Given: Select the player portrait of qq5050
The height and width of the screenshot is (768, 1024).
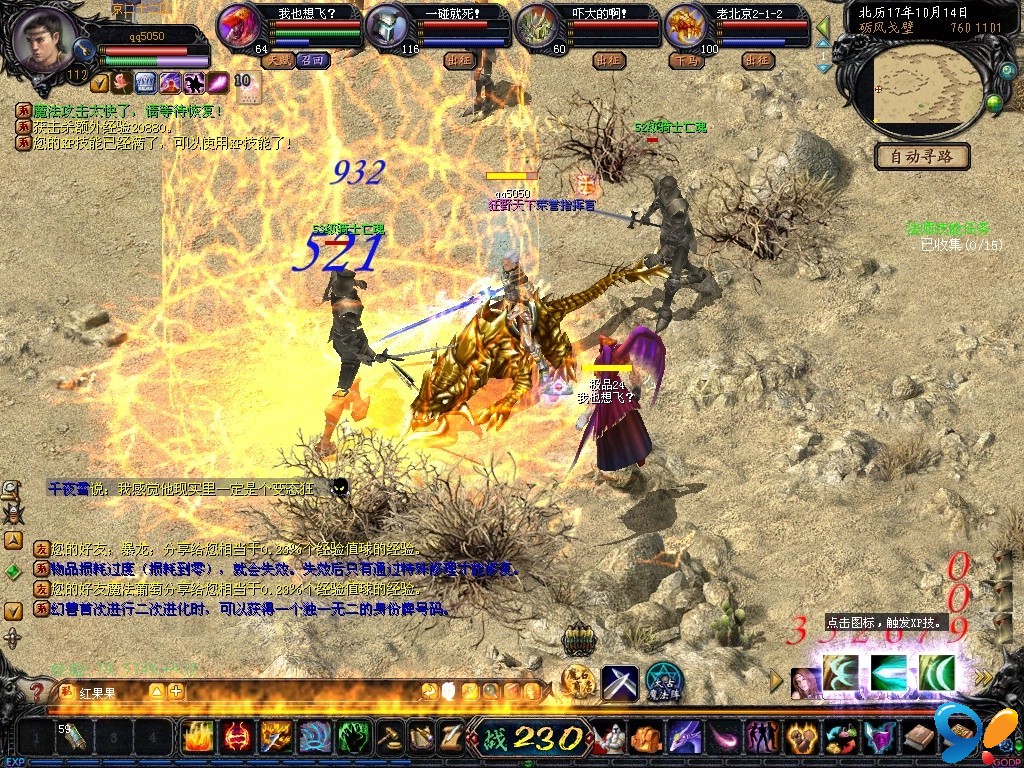Looking at the screenshot, I should 43,40.
